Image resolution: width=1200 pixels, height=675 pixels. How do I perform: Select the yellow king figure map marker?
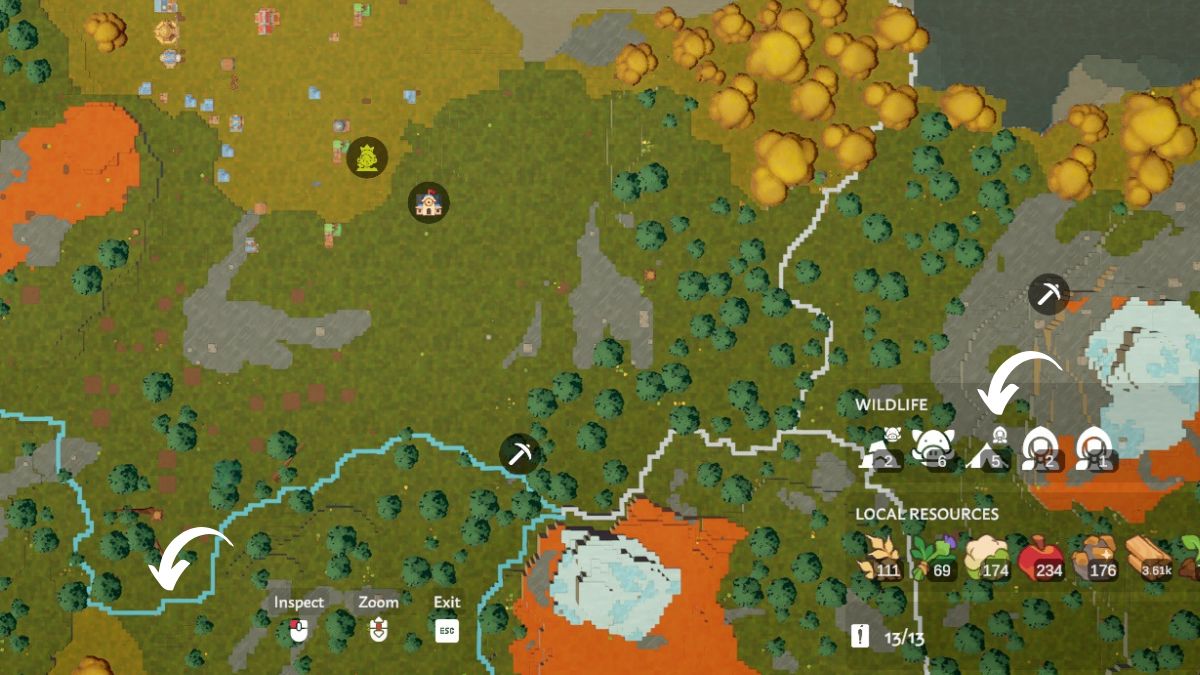[x=367, y=157]
